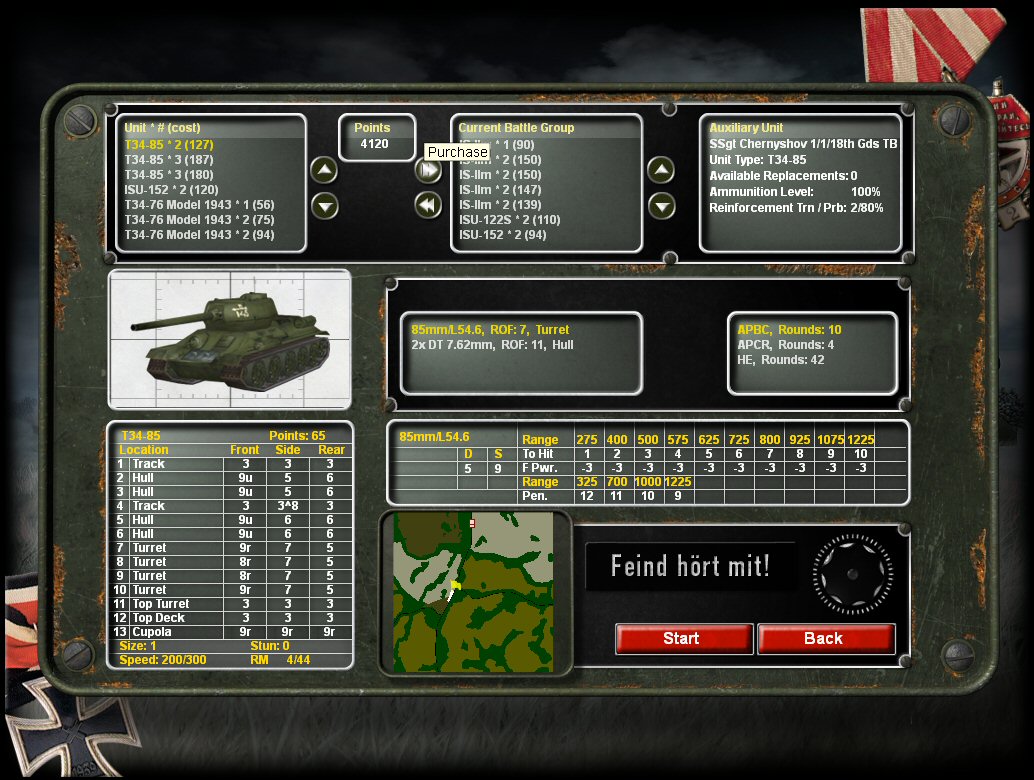Choose IS-IIm * 2 (139) in battle group
The image size is (1034, 780).
(x=500, y=205)
